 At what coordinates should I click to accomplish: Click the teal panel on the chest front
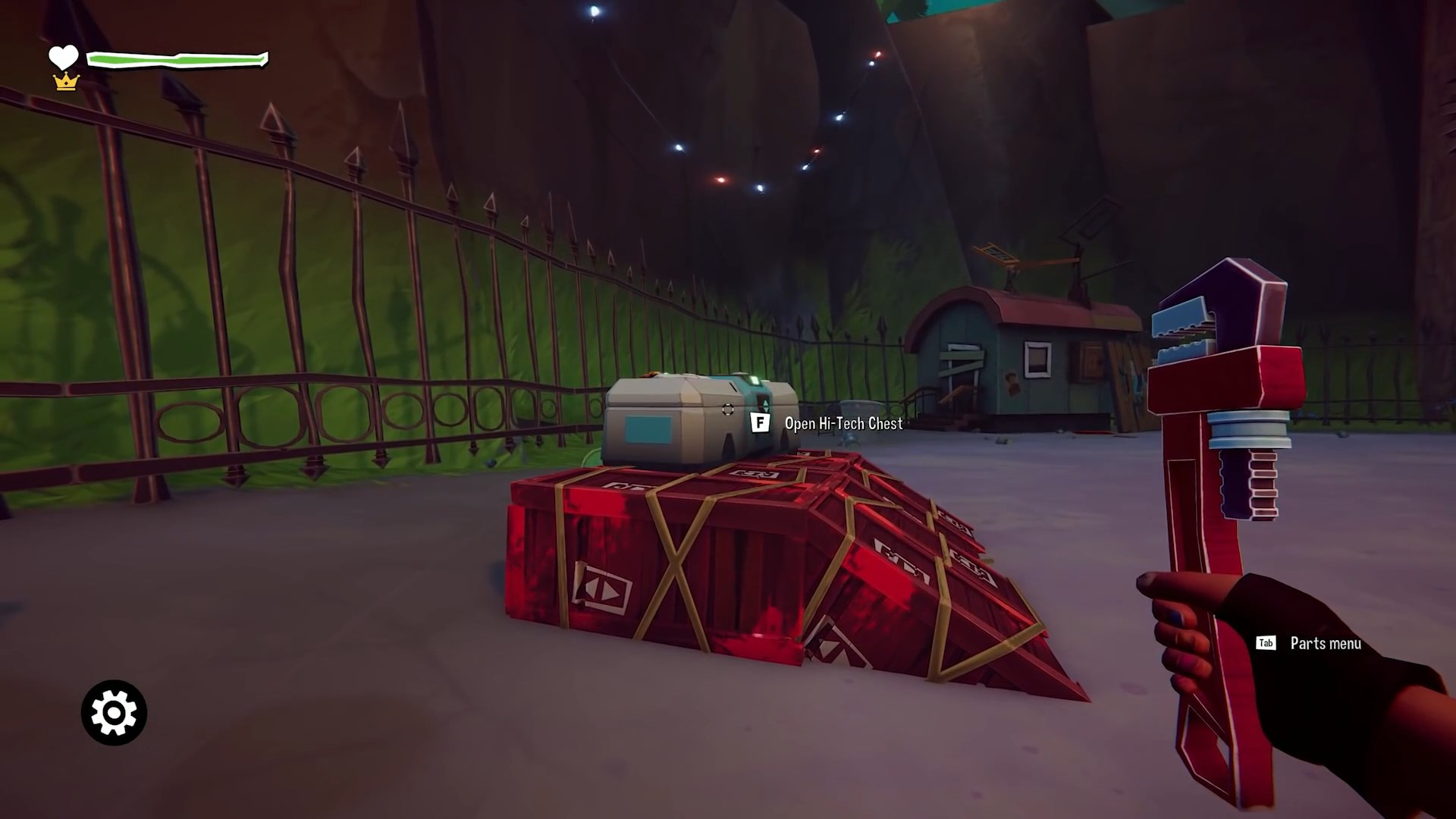pos(647,430)
